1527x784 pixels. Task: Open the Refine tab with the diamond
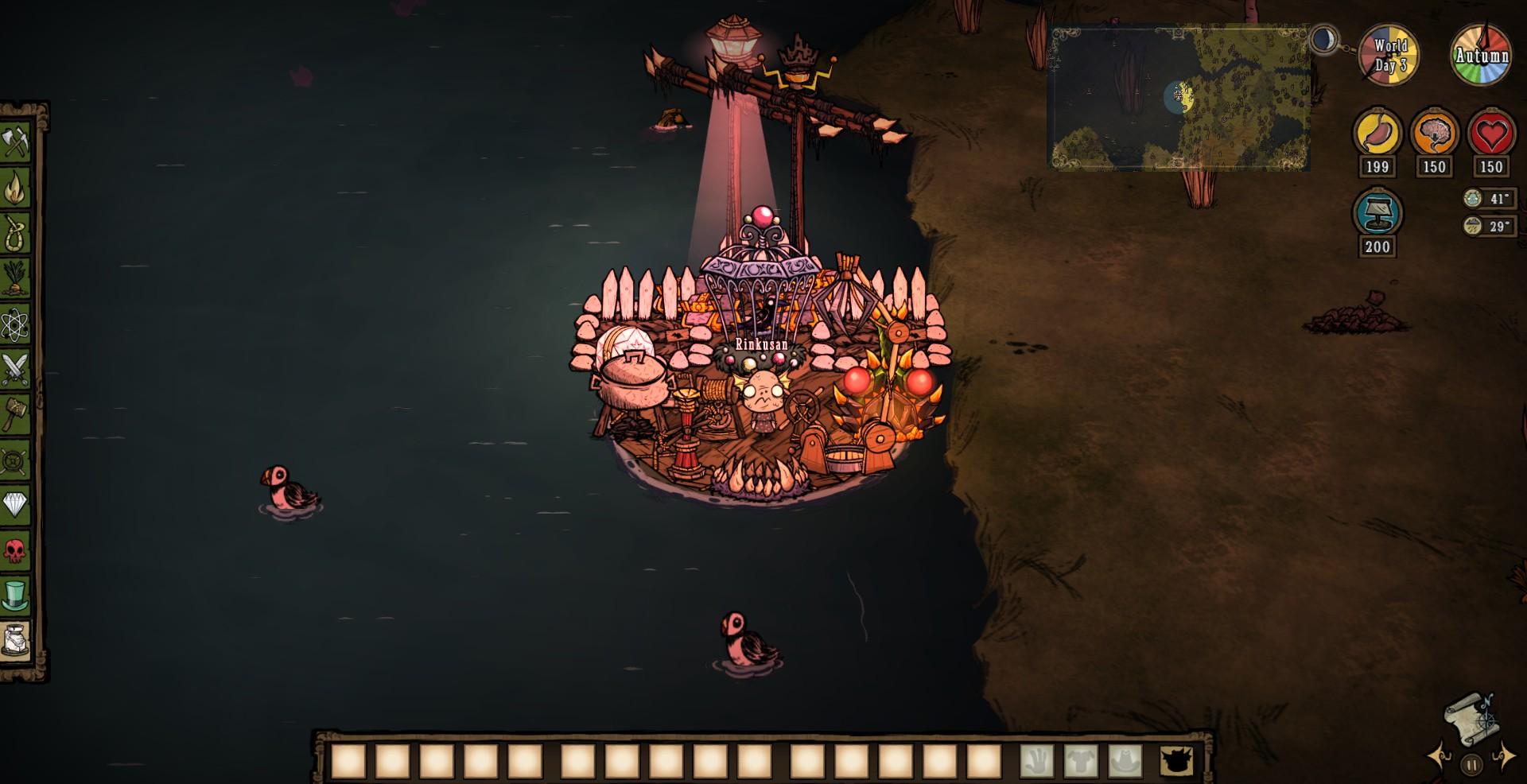(15, 504)
